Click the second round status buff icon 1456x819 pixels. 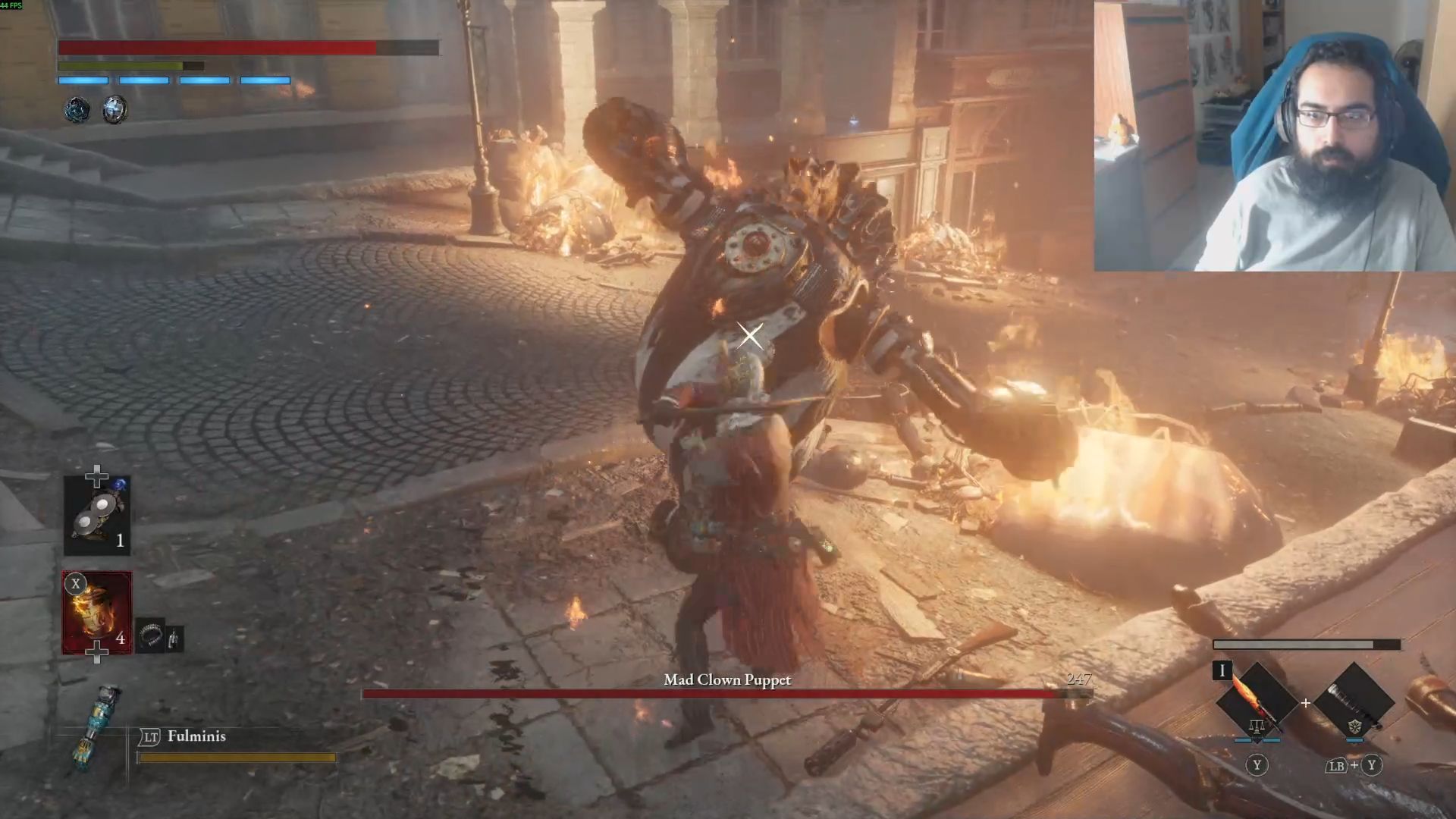click(x=115, y=110)
